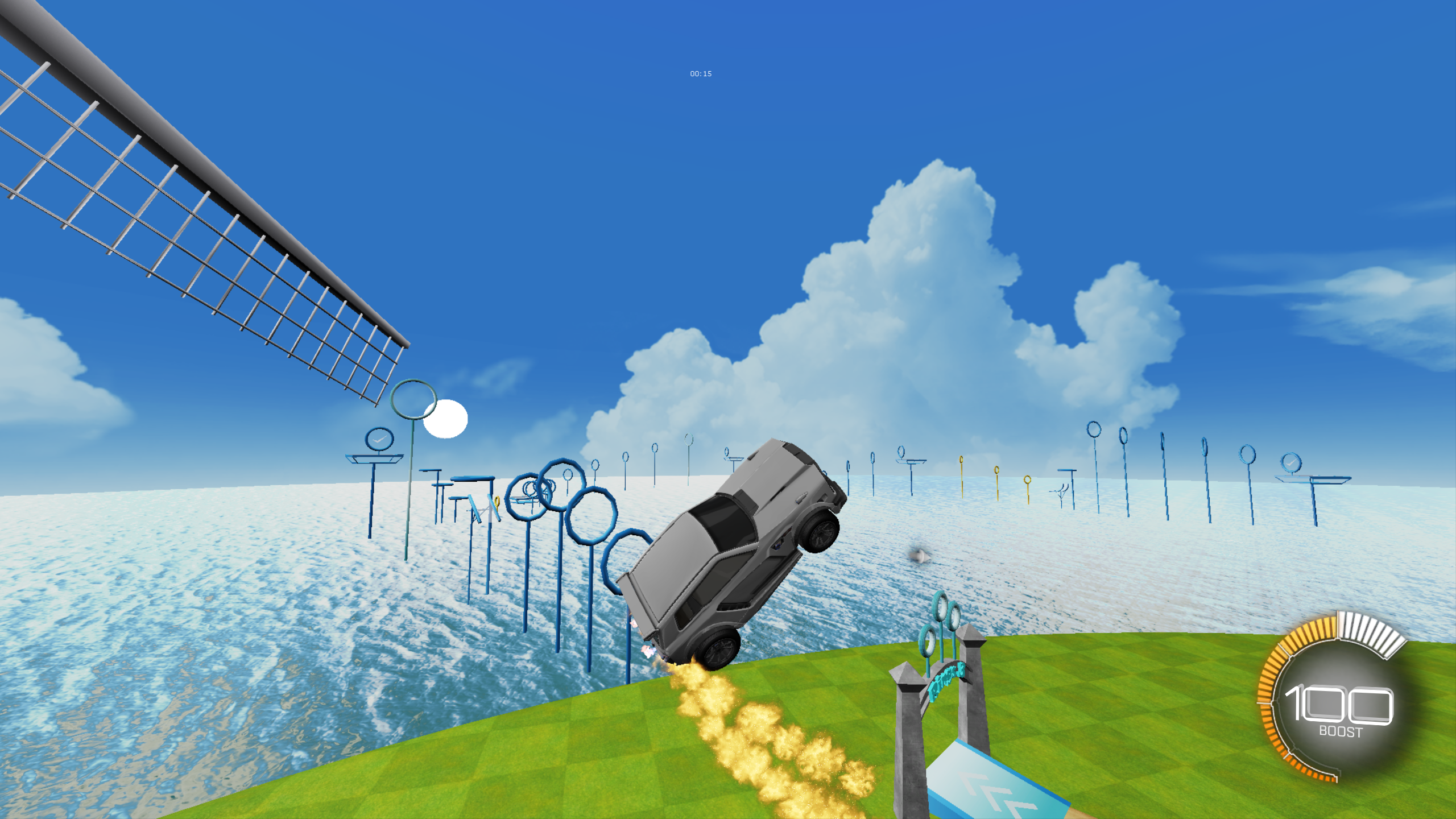Click the rightmost blue ring on the horizon
This screenshot has width=1456, height=819.
[1248, 456]
